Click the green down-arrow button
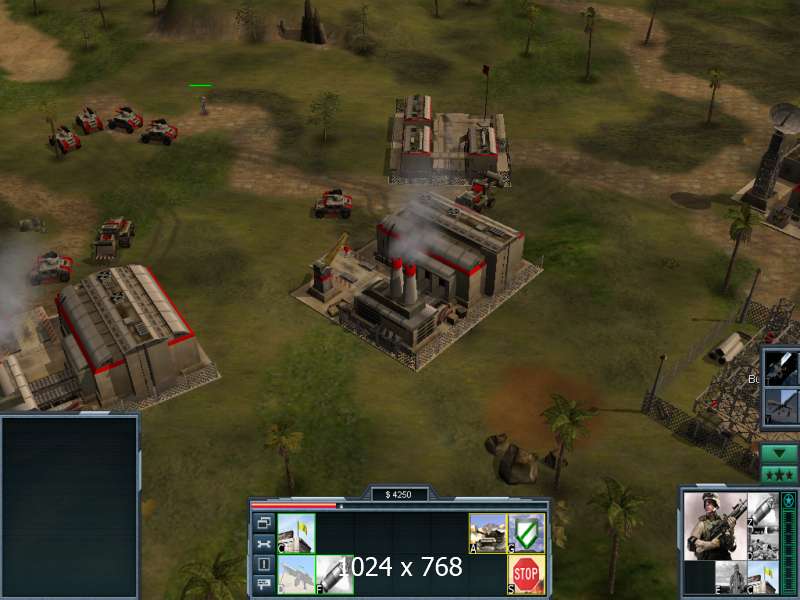The height and width of the screenshot is (600, 800). tap(779, 452)
